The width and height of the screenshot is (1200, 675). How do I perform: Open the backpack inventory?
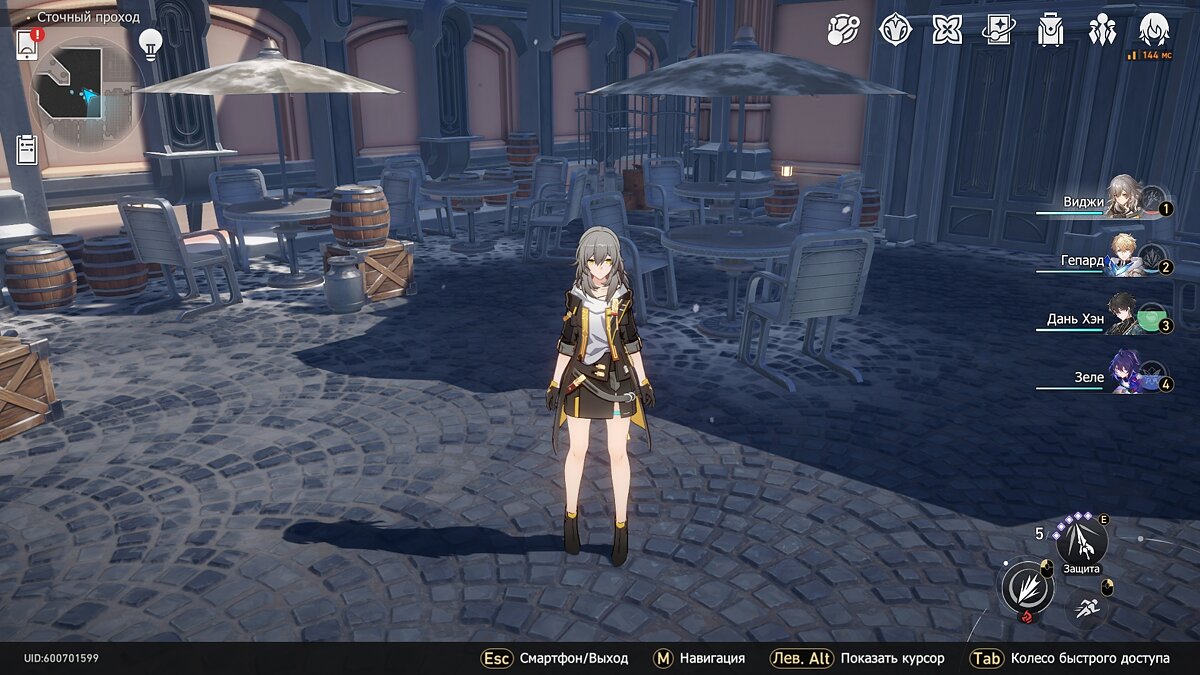[1050, 30]
